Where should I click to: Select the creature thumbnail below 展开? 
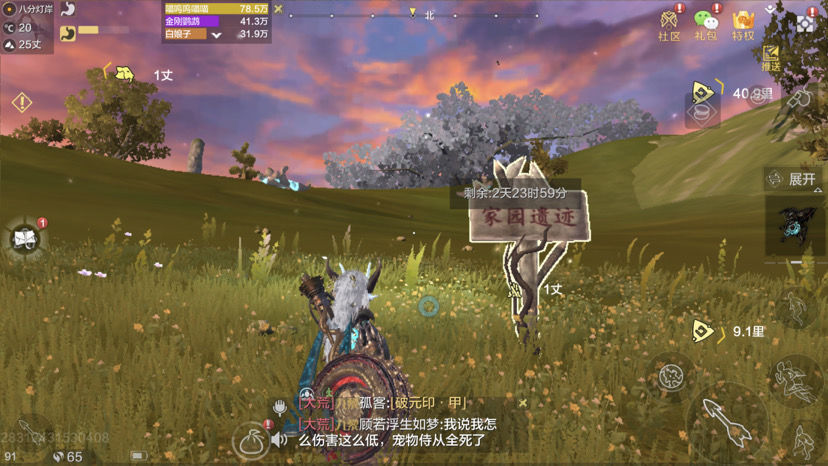pos(796,226)
